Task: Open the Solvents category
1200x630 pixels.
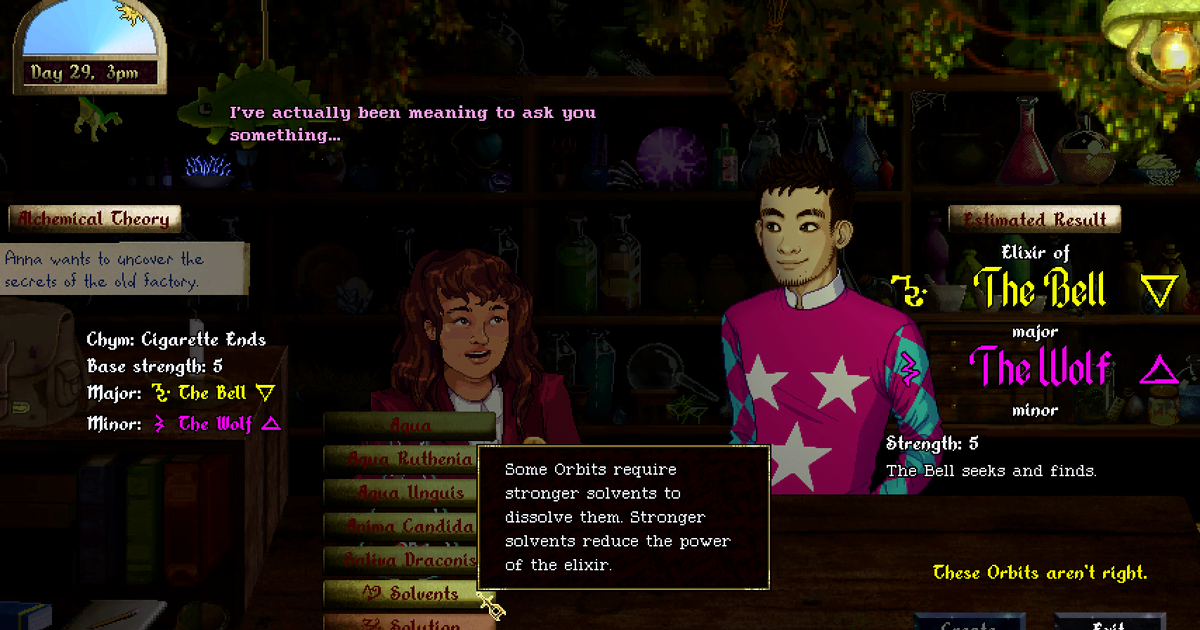Action: pos(410,593)
